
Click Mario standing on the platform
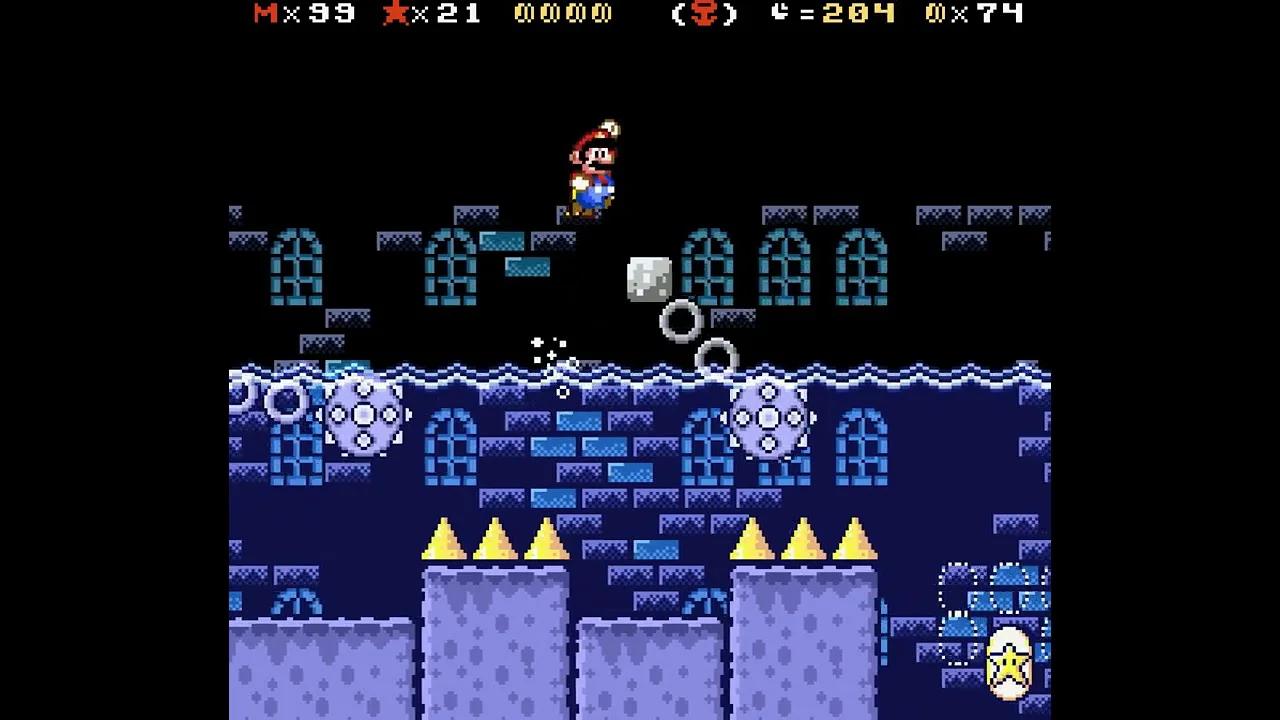[592, 165]
